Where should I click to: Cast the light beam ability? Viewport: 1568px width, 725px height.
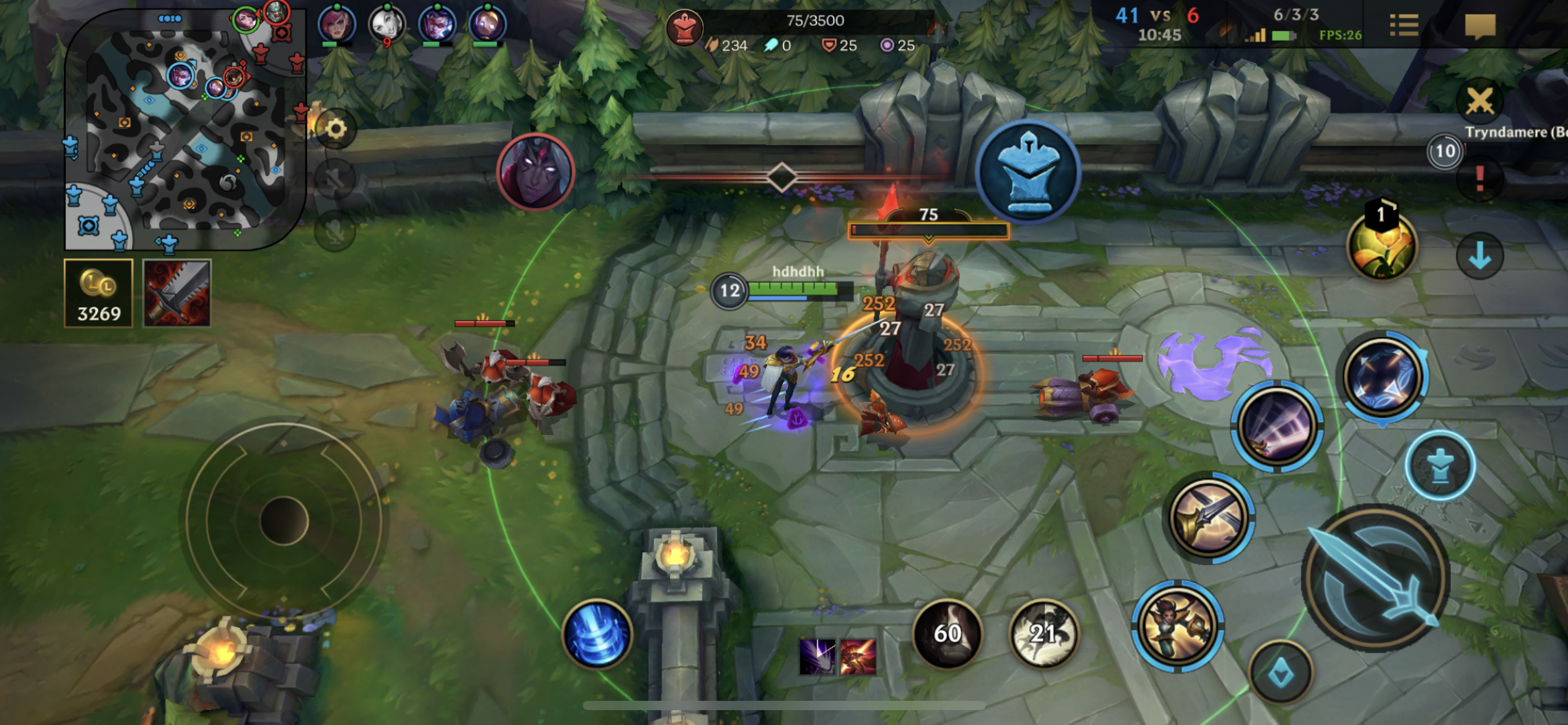click(x=1277, y=426)
